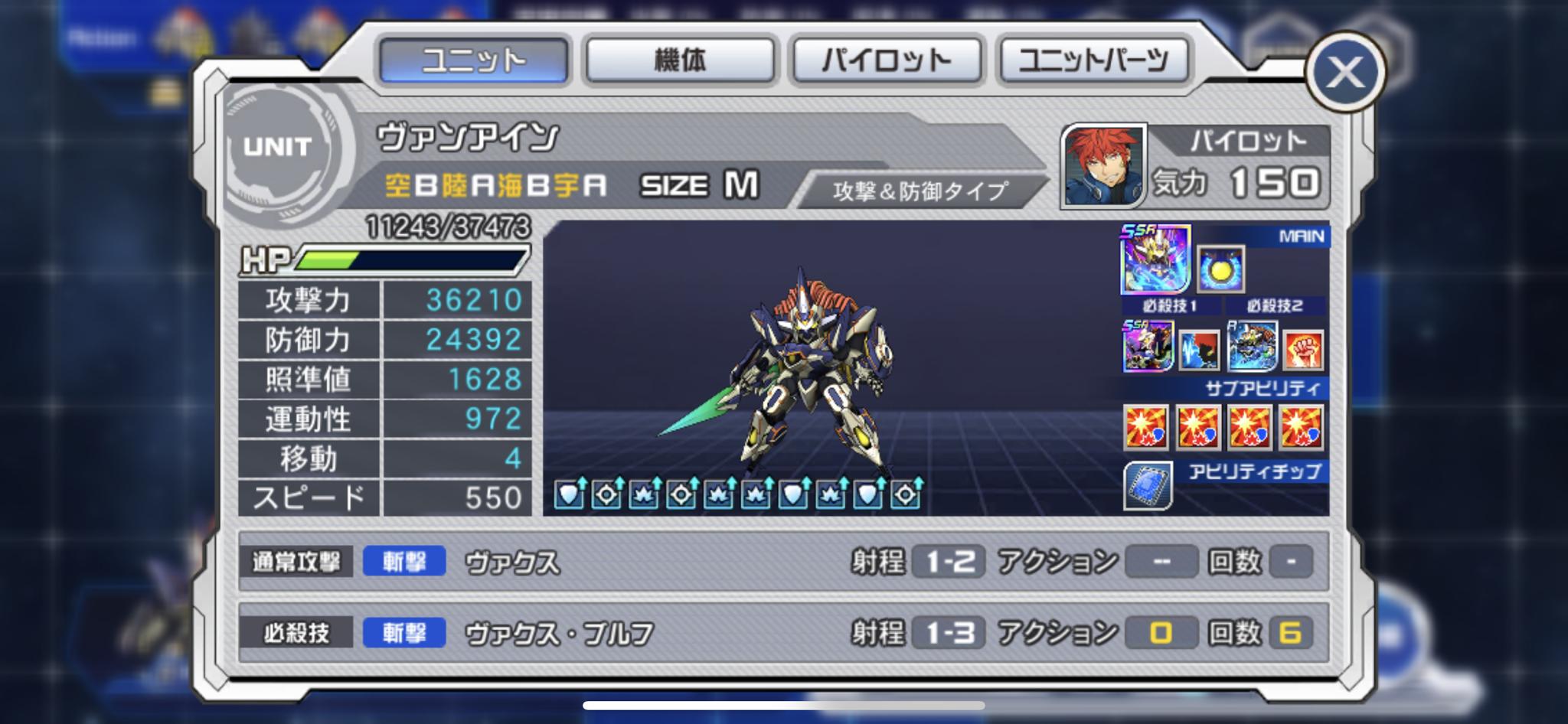The image size is (1568, 724).
Task: Open the 機体 tab
Action: (x=680, y=60)
